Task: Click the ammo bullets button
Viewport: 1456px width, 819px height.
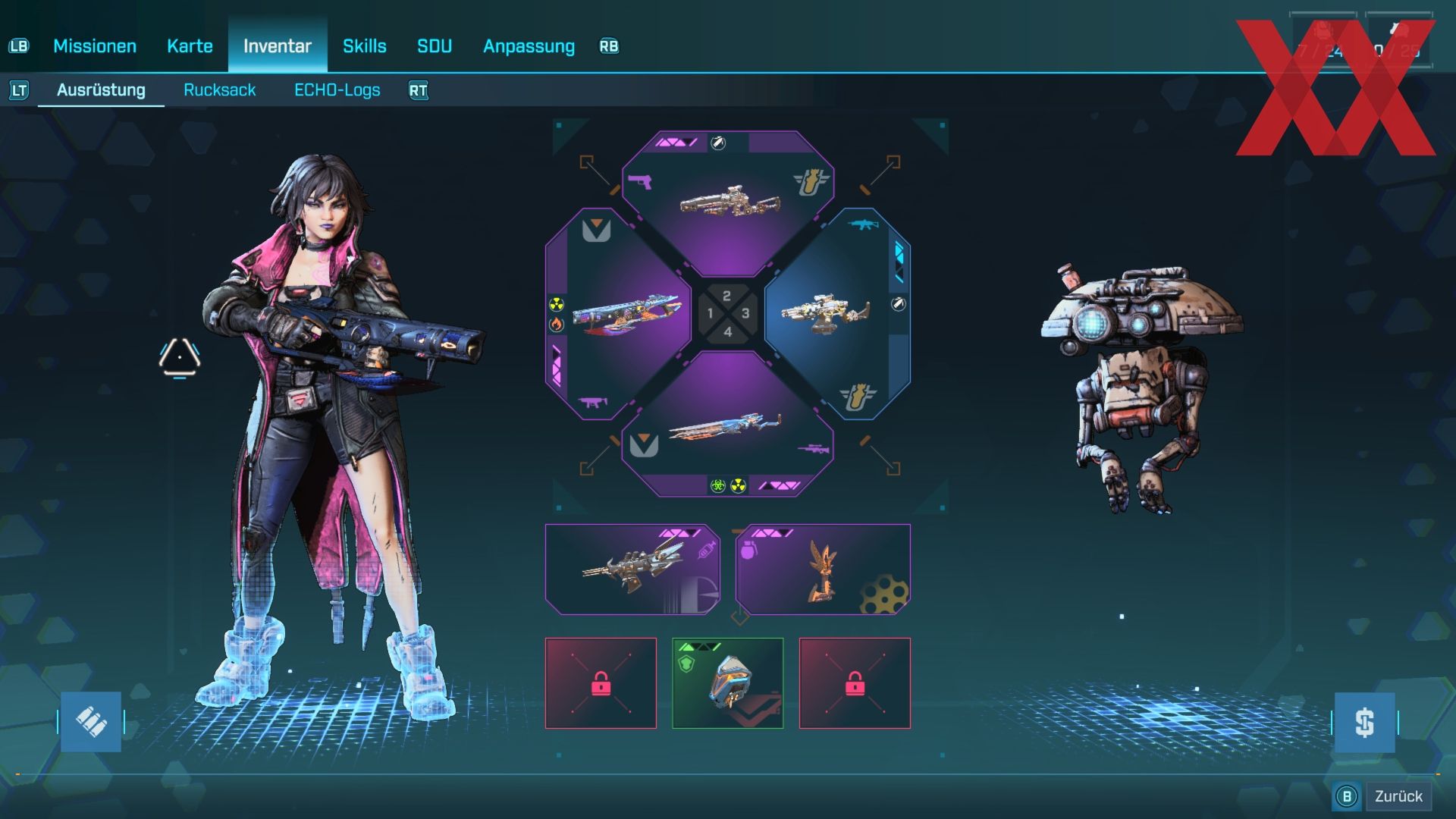Action: pyautogui.click(x=91, y=722)
